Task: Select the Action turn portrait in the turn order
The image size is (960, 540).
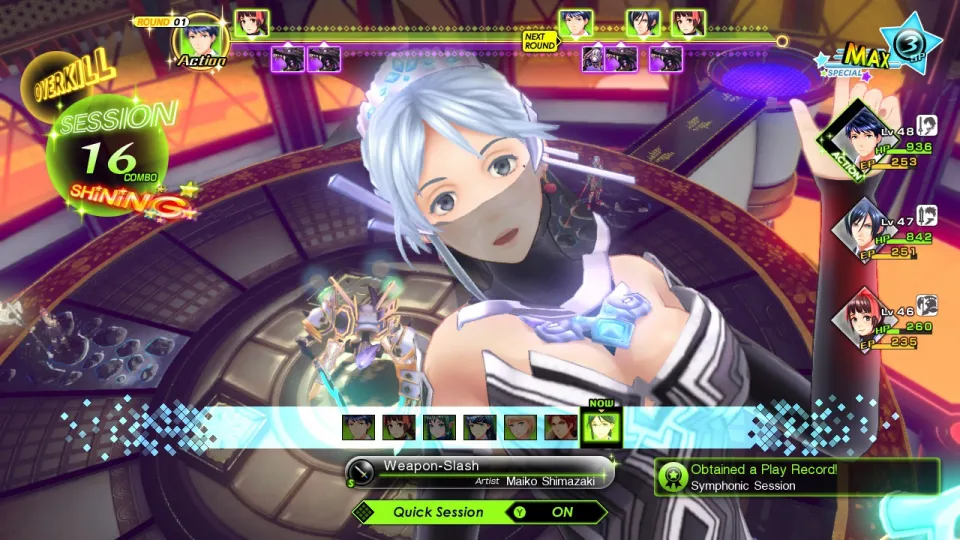Action: point(201,38)
